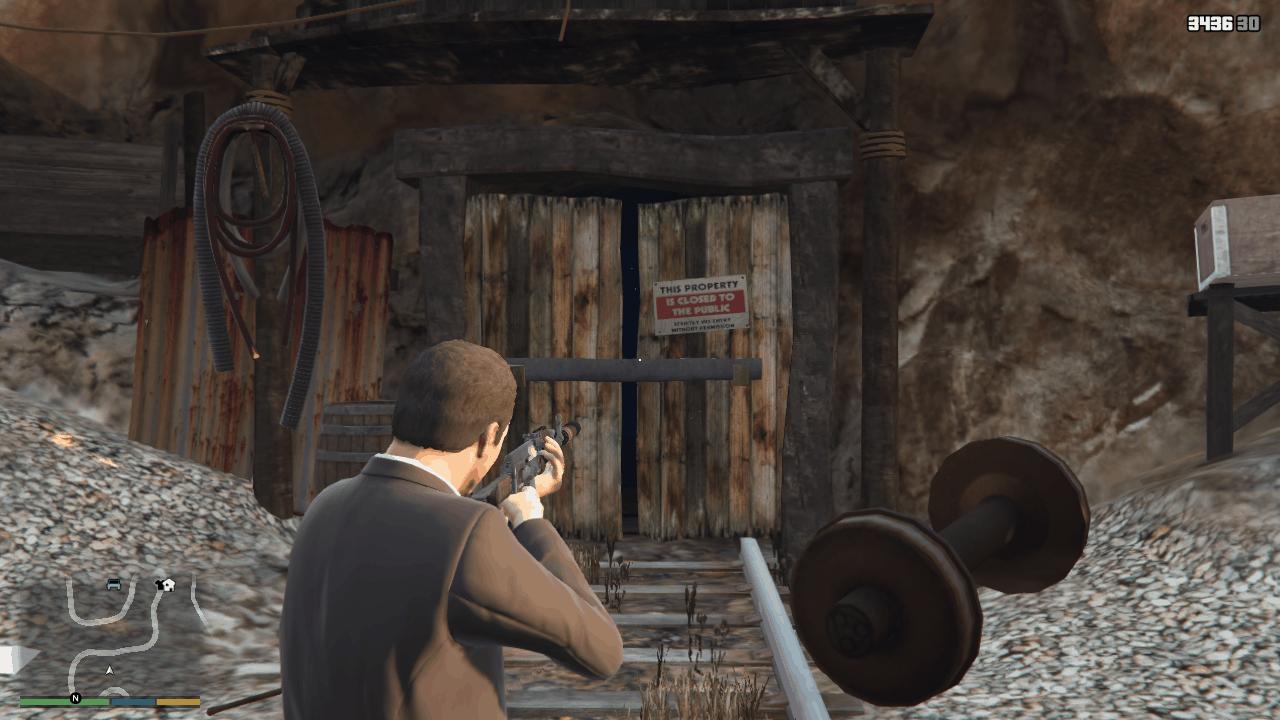Screen dimensions: 1280x720
Task: Select the aiming crosshair dot
Action: click(x=638, y=361)
